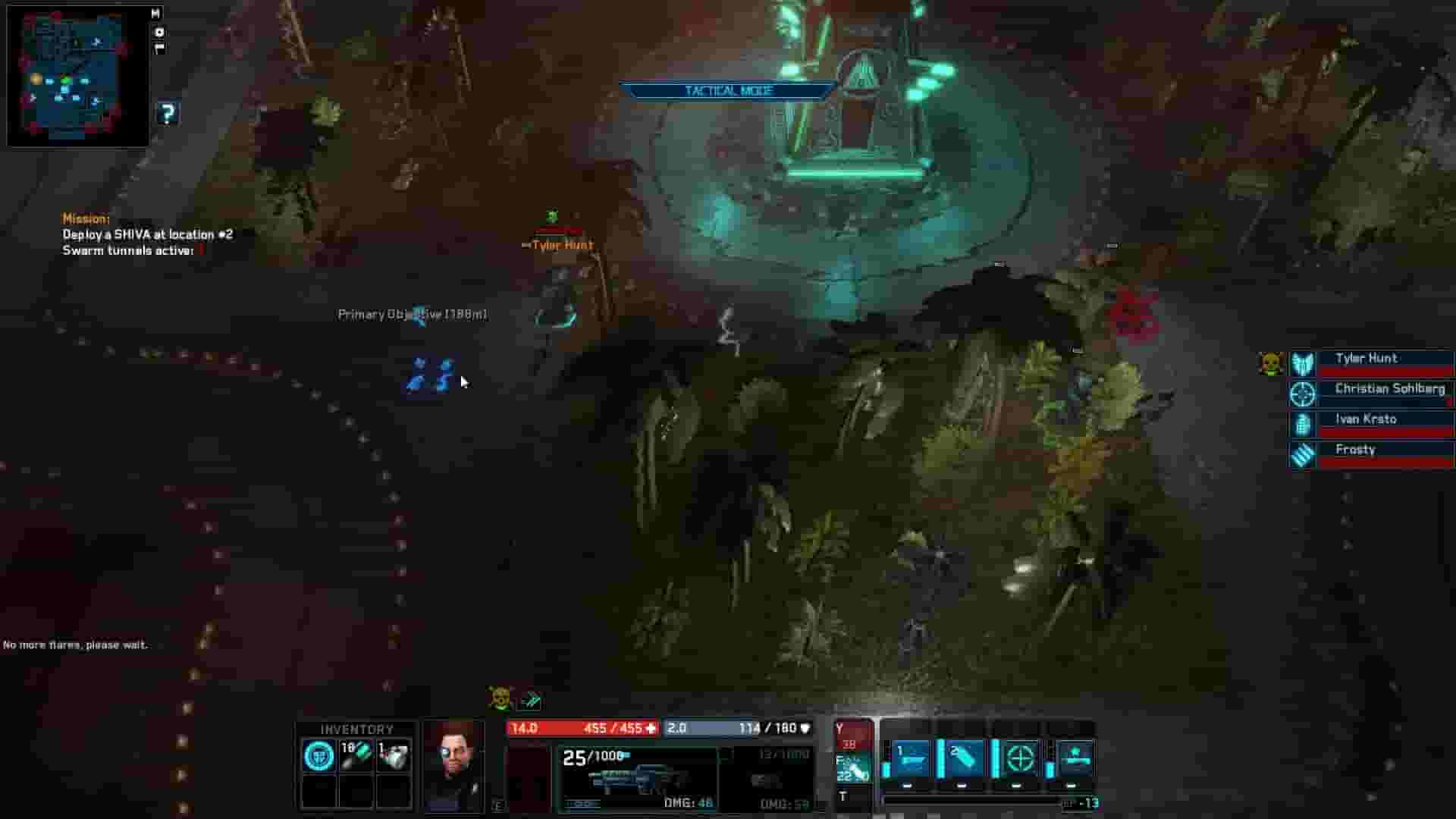Select Ivan Krsto in the squad roster
This screenshot has width=1456, height=819.
[1366, 419]
